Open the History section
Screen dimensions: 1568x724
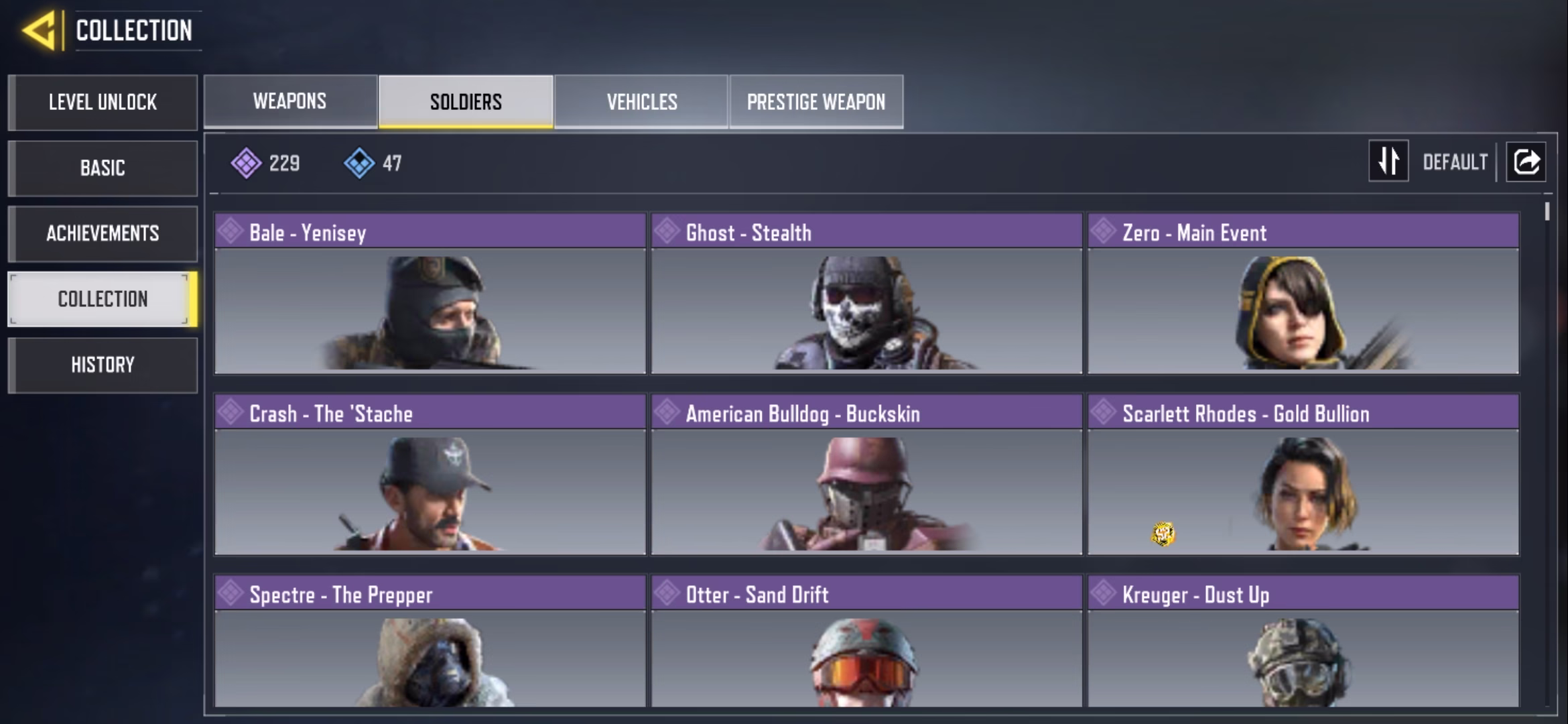tap(103, 365)
